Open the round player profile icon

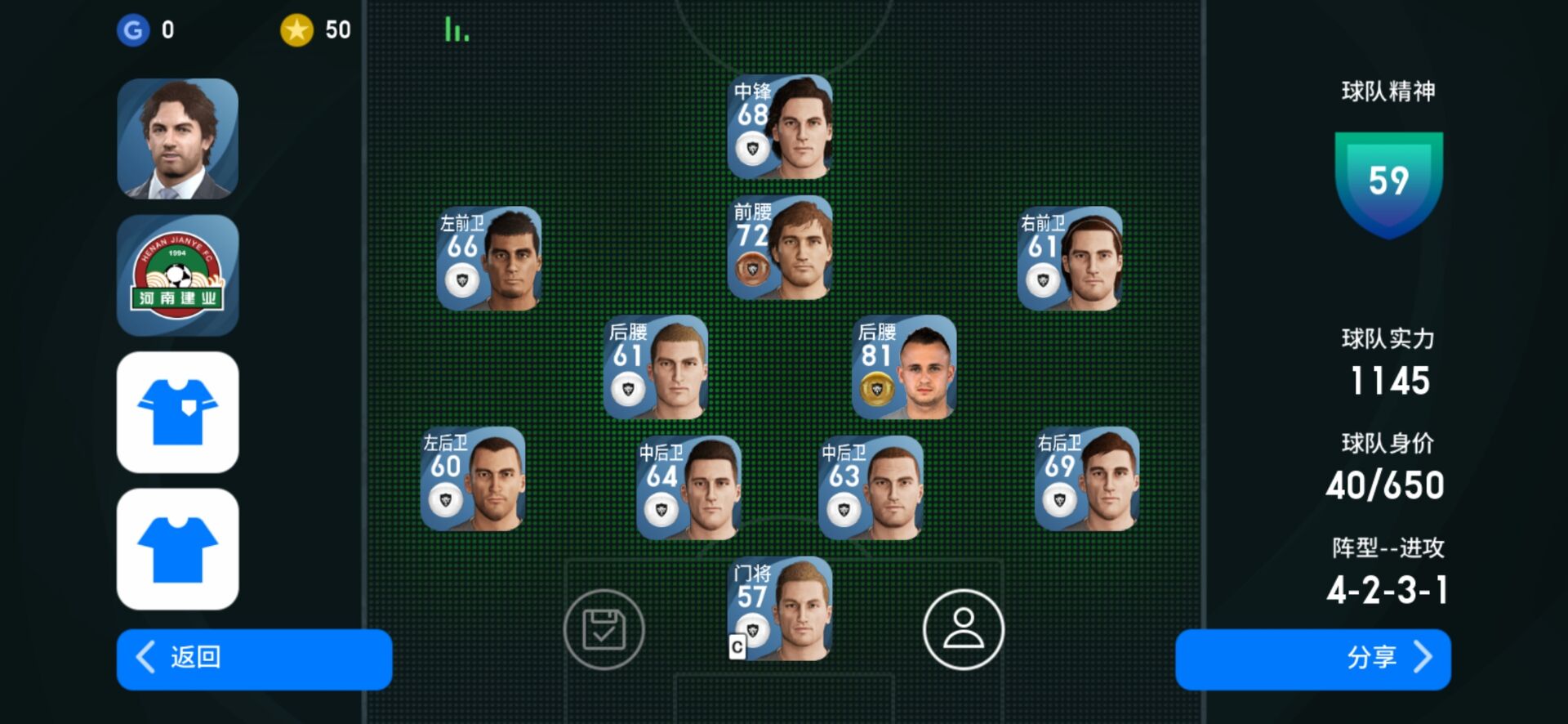(964, 629)
